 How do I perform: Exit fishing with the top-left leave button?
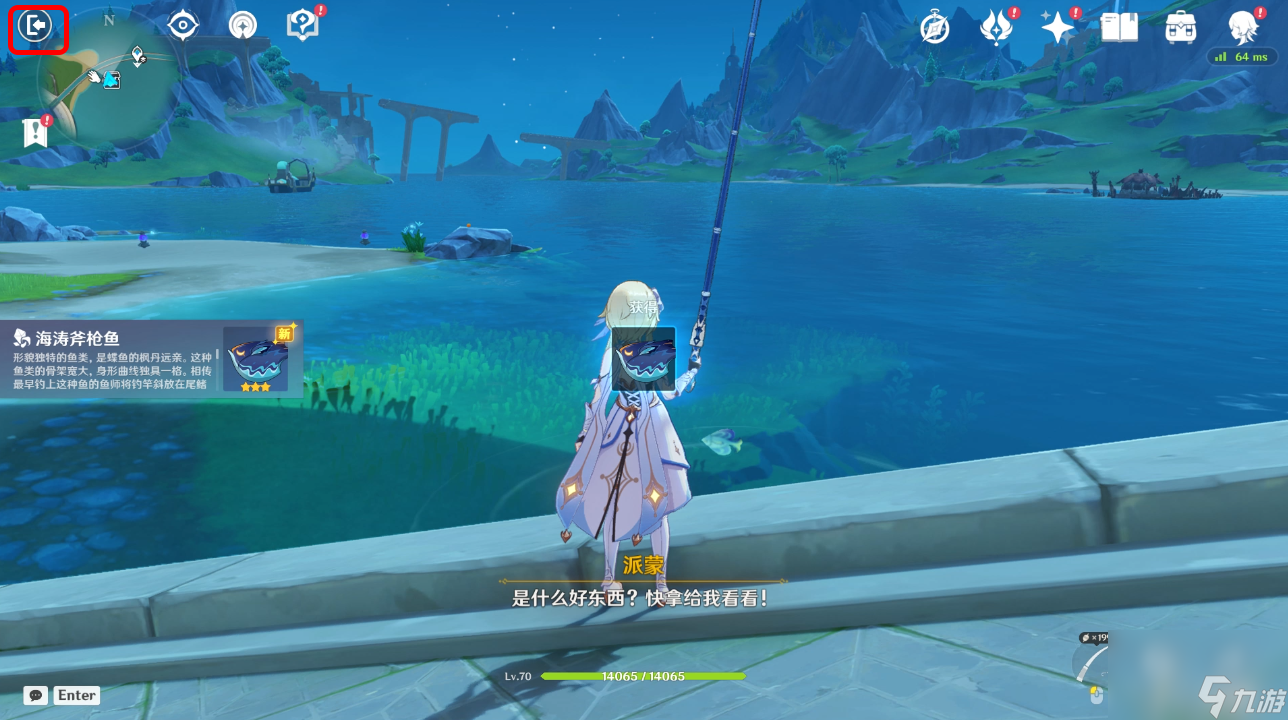click(x=38, y=27)
